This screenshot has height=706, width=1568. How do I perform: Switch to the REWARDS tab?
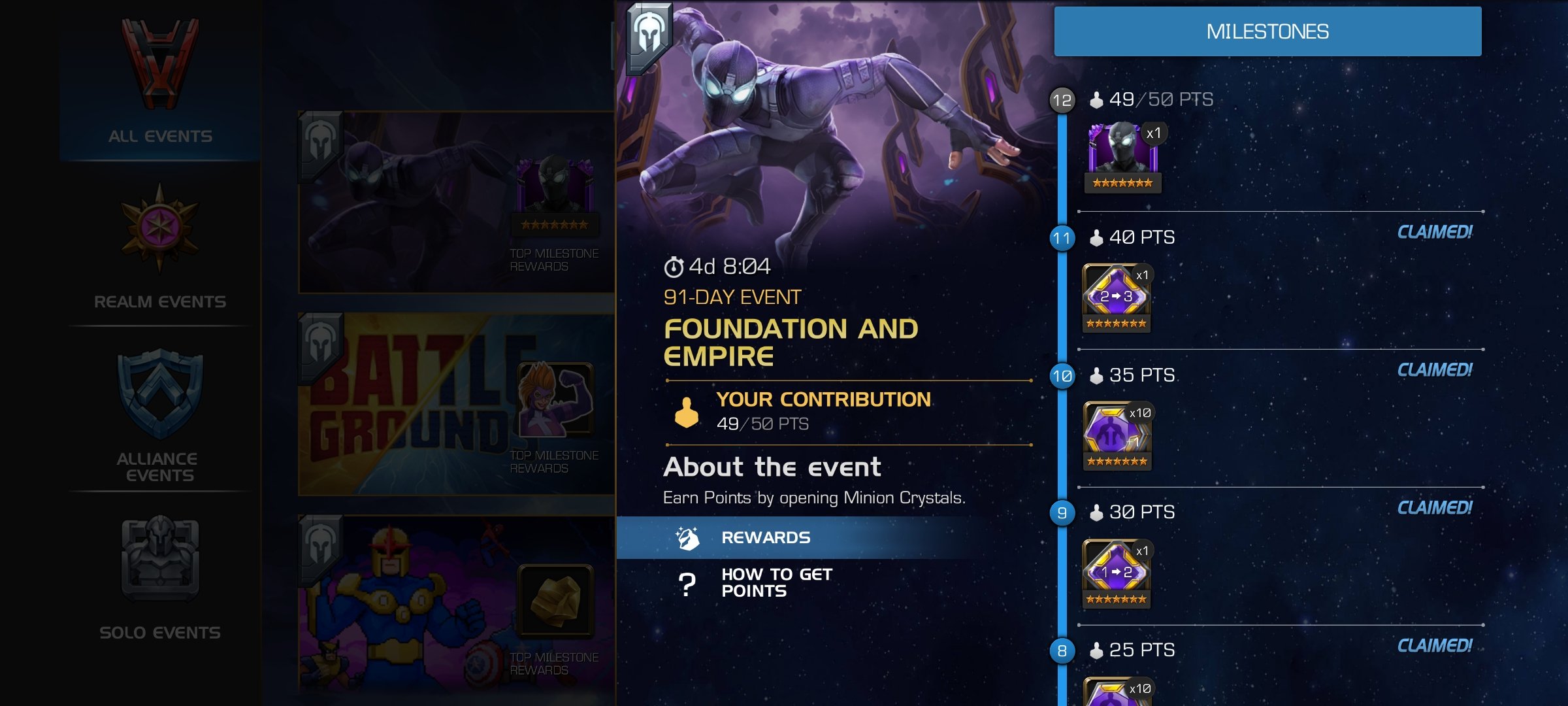764,537
